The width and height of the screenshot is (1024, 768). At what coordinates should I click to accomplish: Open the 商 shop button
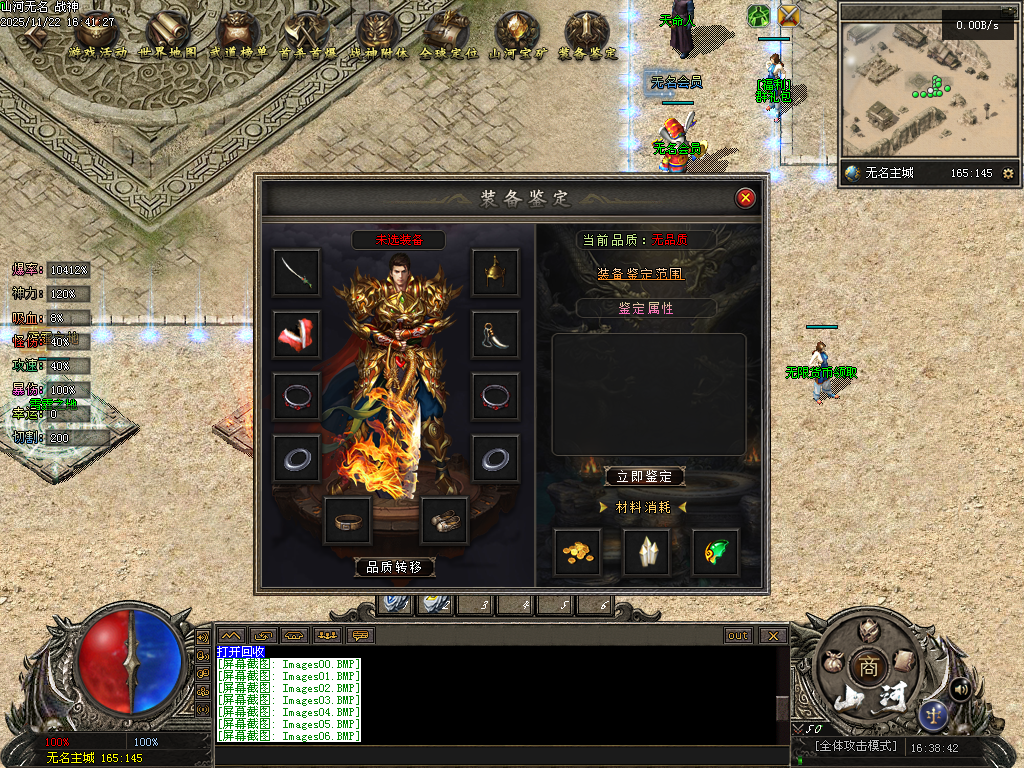[866, 667]
